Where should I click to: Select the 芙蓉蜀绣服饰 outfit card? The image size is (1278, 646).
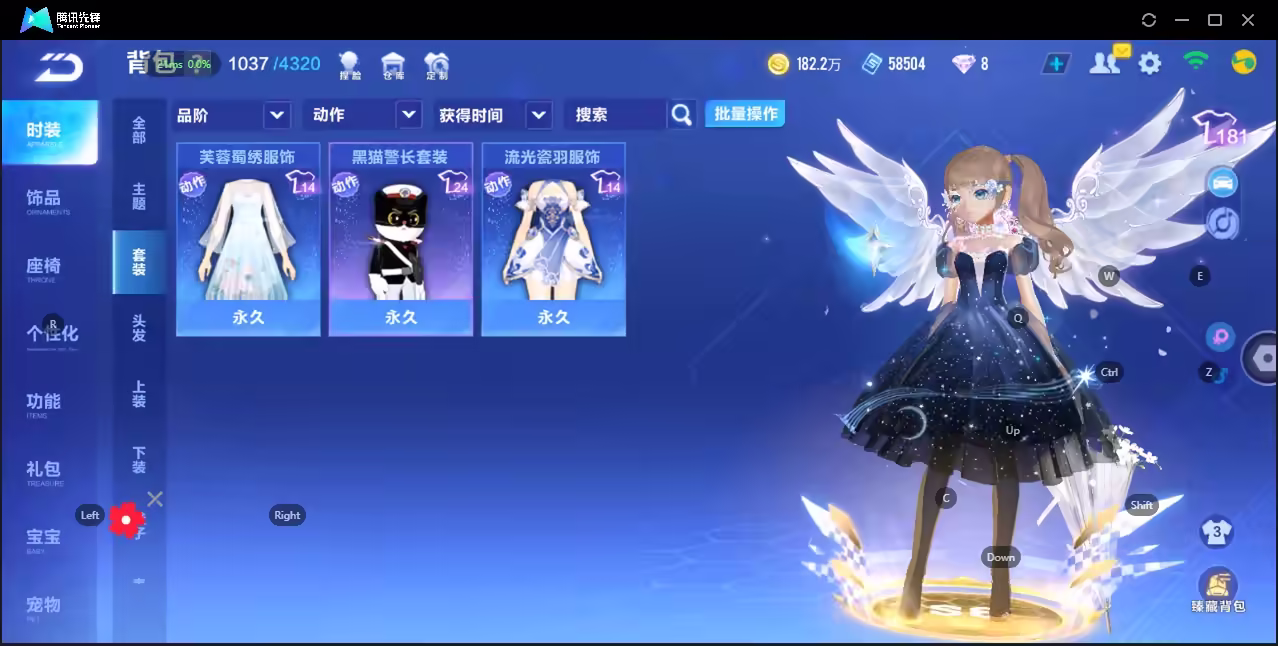click(248, 238)
